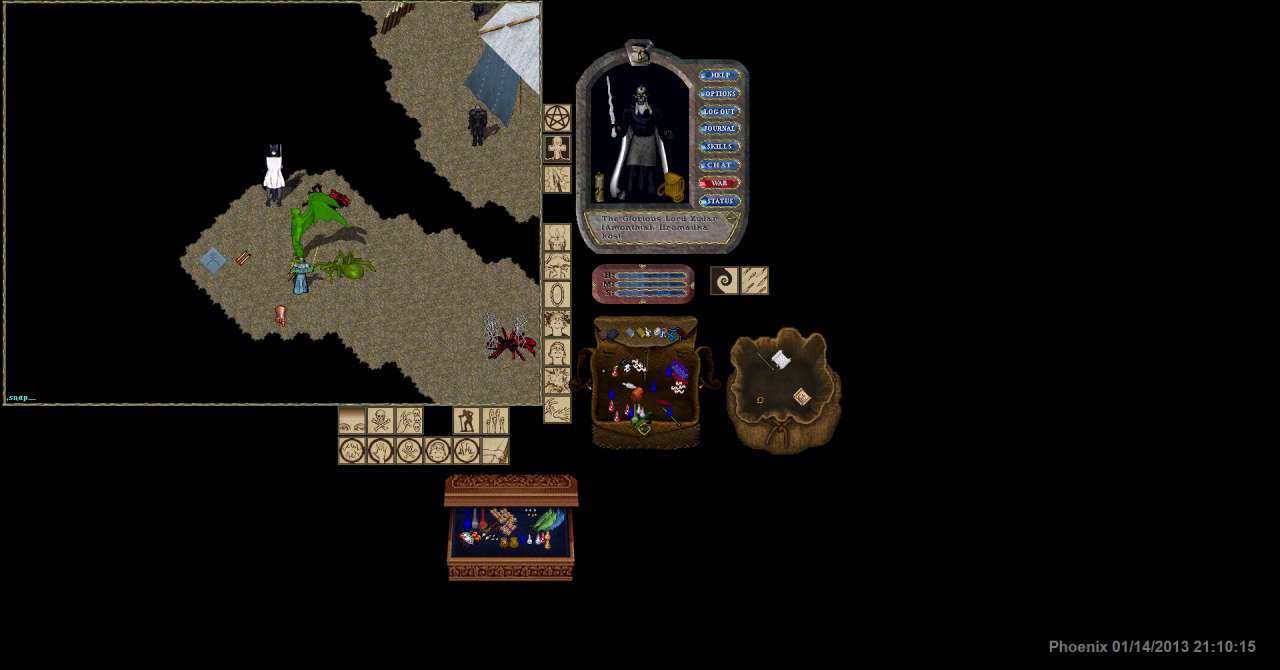Click the oval ring spell icon
The width and height of the screenshot is (1280, 670).
(x=557, y=295)
